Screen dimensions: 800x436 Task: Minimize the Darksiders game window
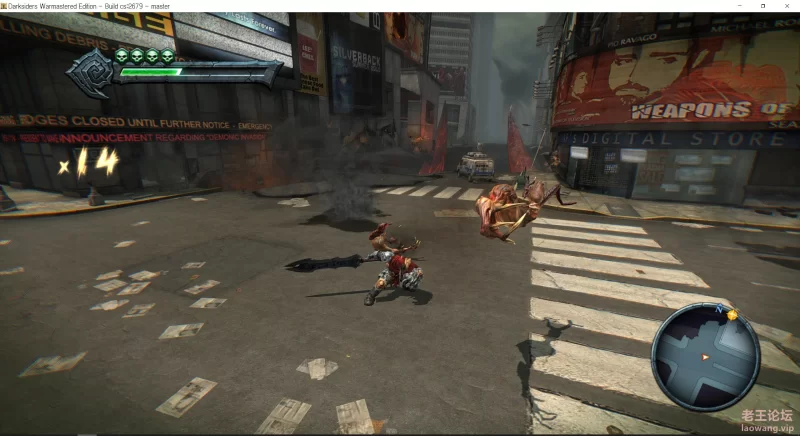click(x=737, y=6)
